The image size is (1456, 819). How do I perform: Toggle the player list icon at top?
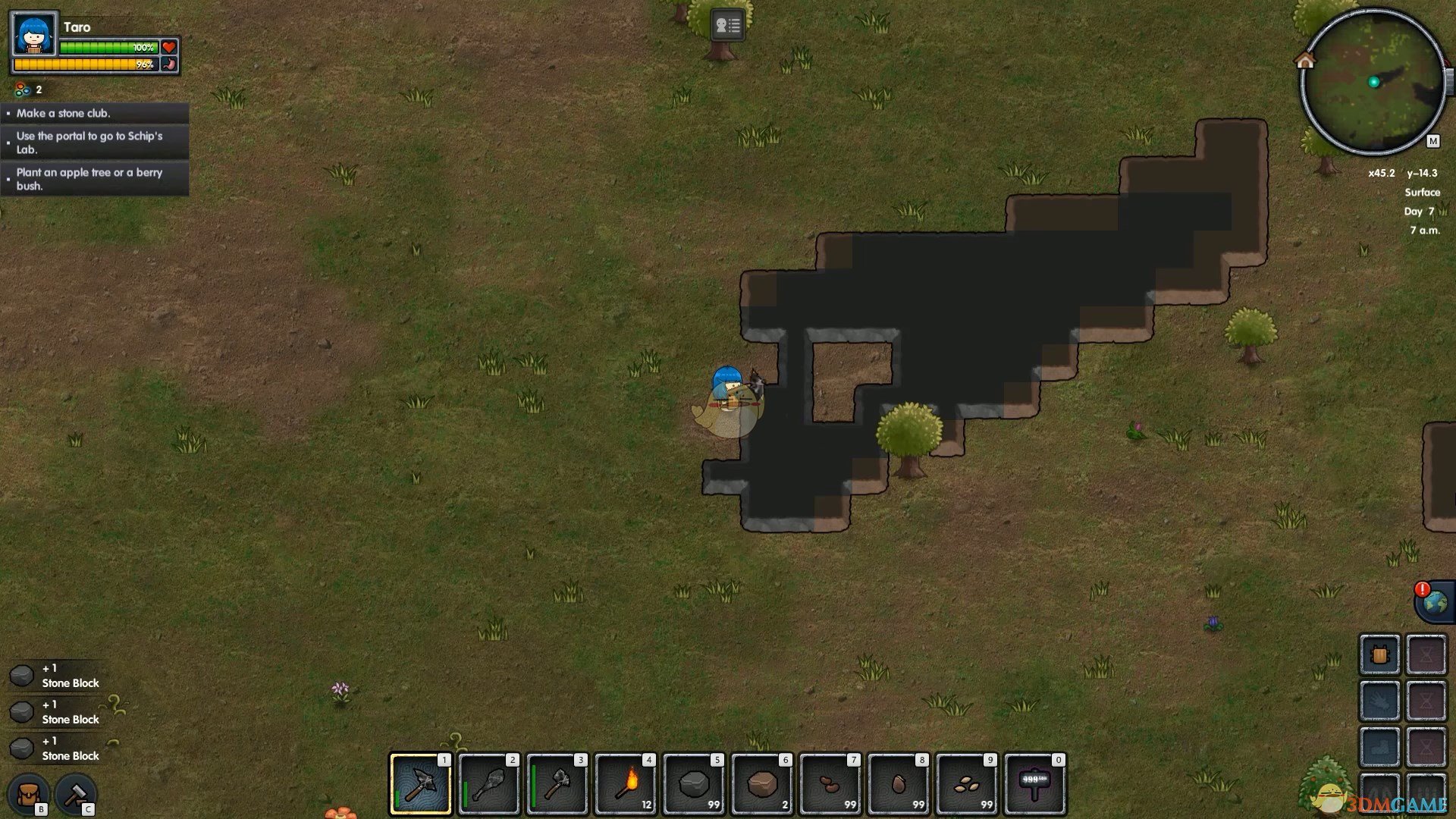click(x=727, y=25)
